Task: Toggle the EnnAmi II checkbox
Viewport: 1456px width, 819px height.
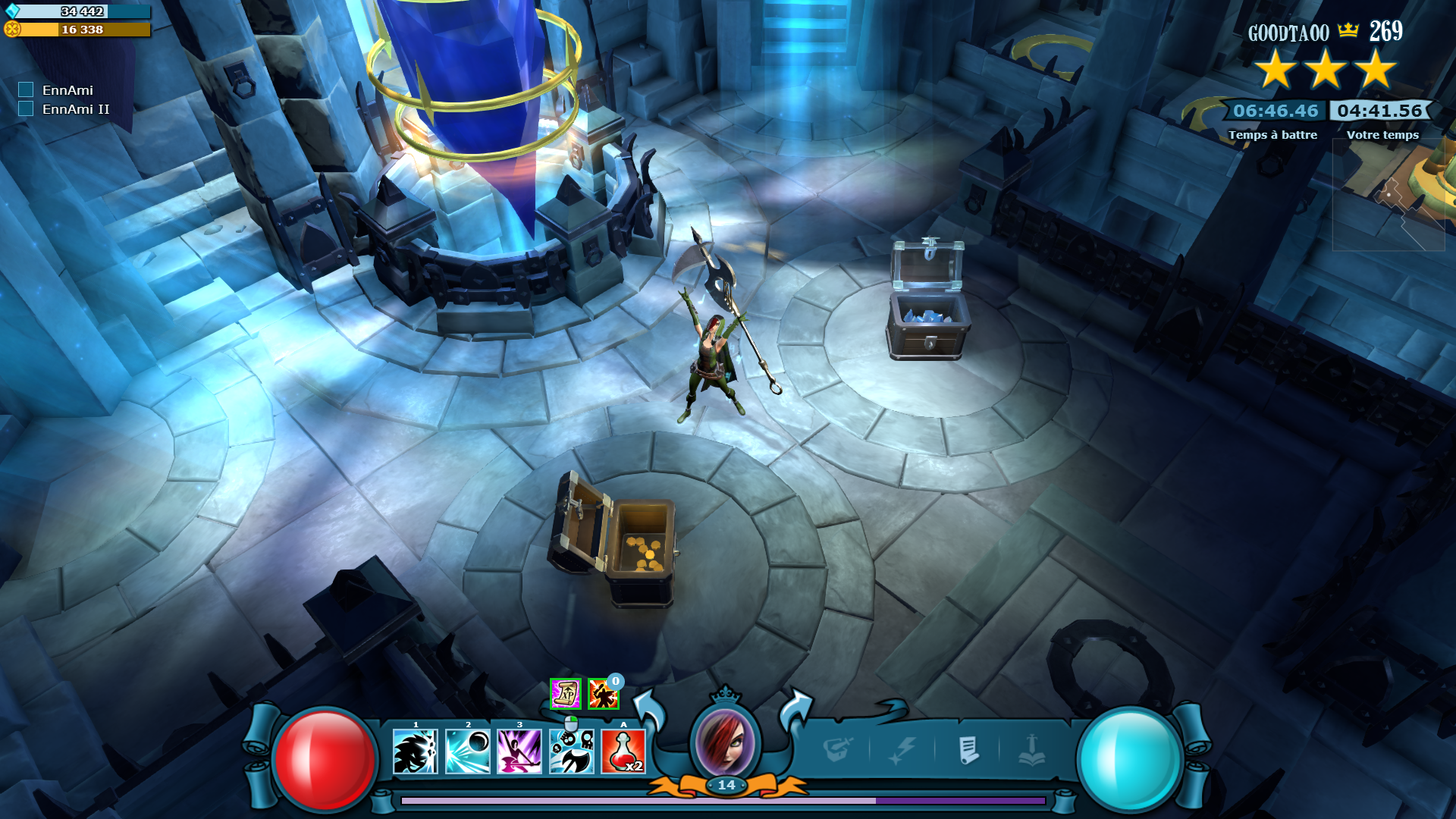Action: pyautogui.click(x=26, y=109)
